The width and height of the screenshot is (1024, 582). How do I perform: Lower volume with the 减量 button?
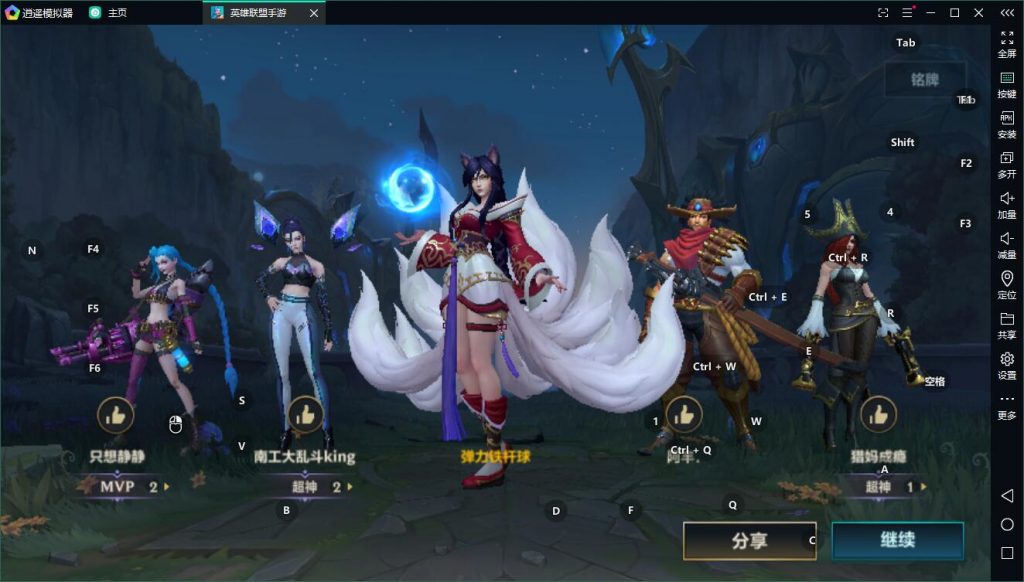pos(1007,245)
